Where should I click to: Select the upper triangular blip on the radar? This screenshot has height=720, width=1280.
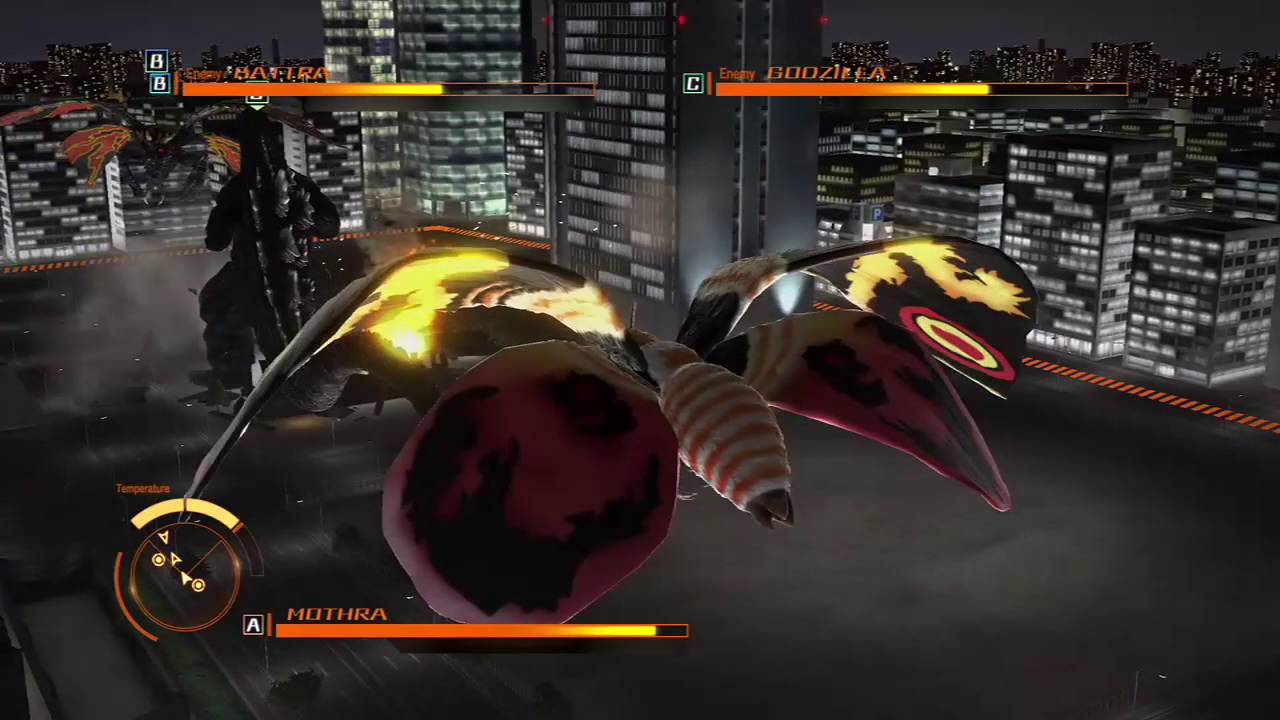pos(163,538)
